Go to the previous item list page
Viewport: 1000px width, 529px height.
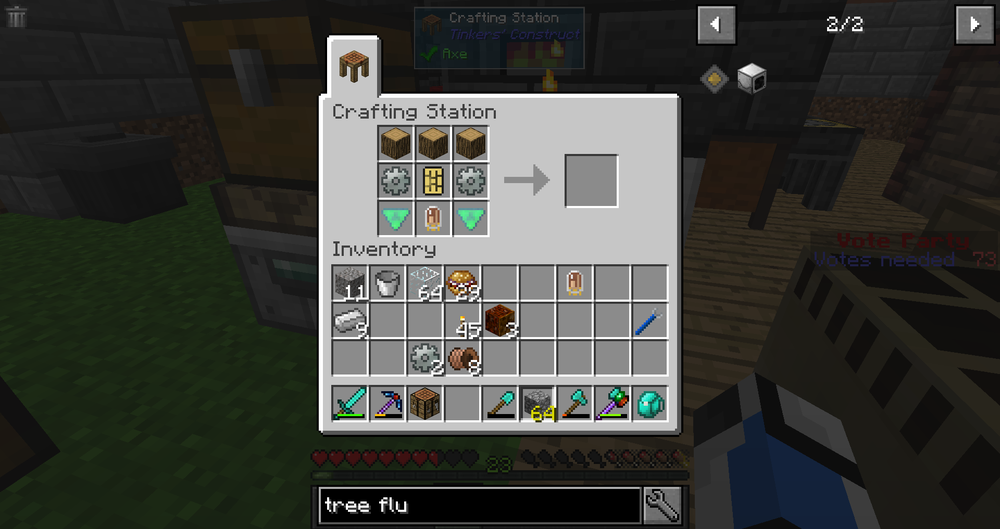(x=716, y=25)
